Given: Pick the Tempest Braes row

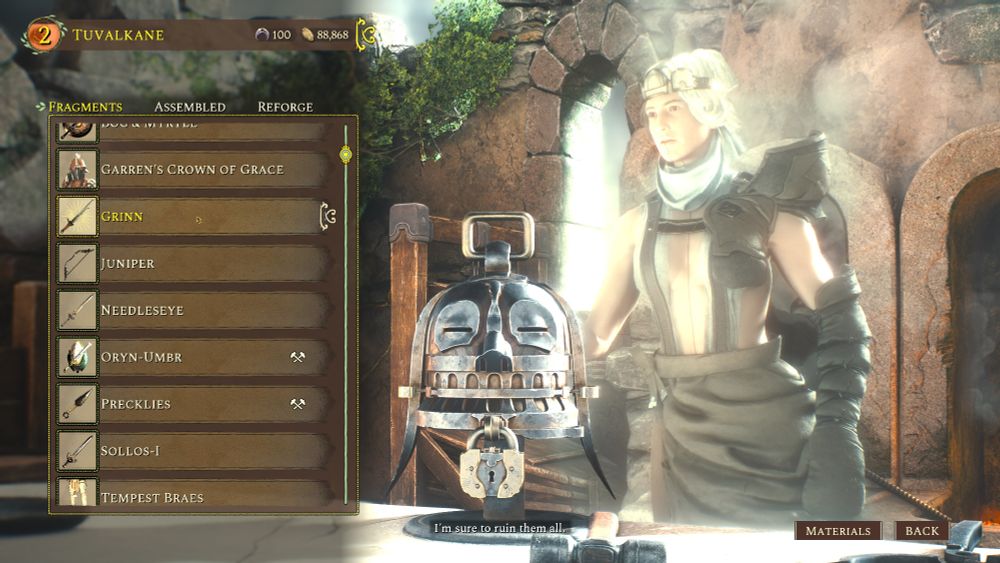Looking at the screenshot, I should coord(191,495).
